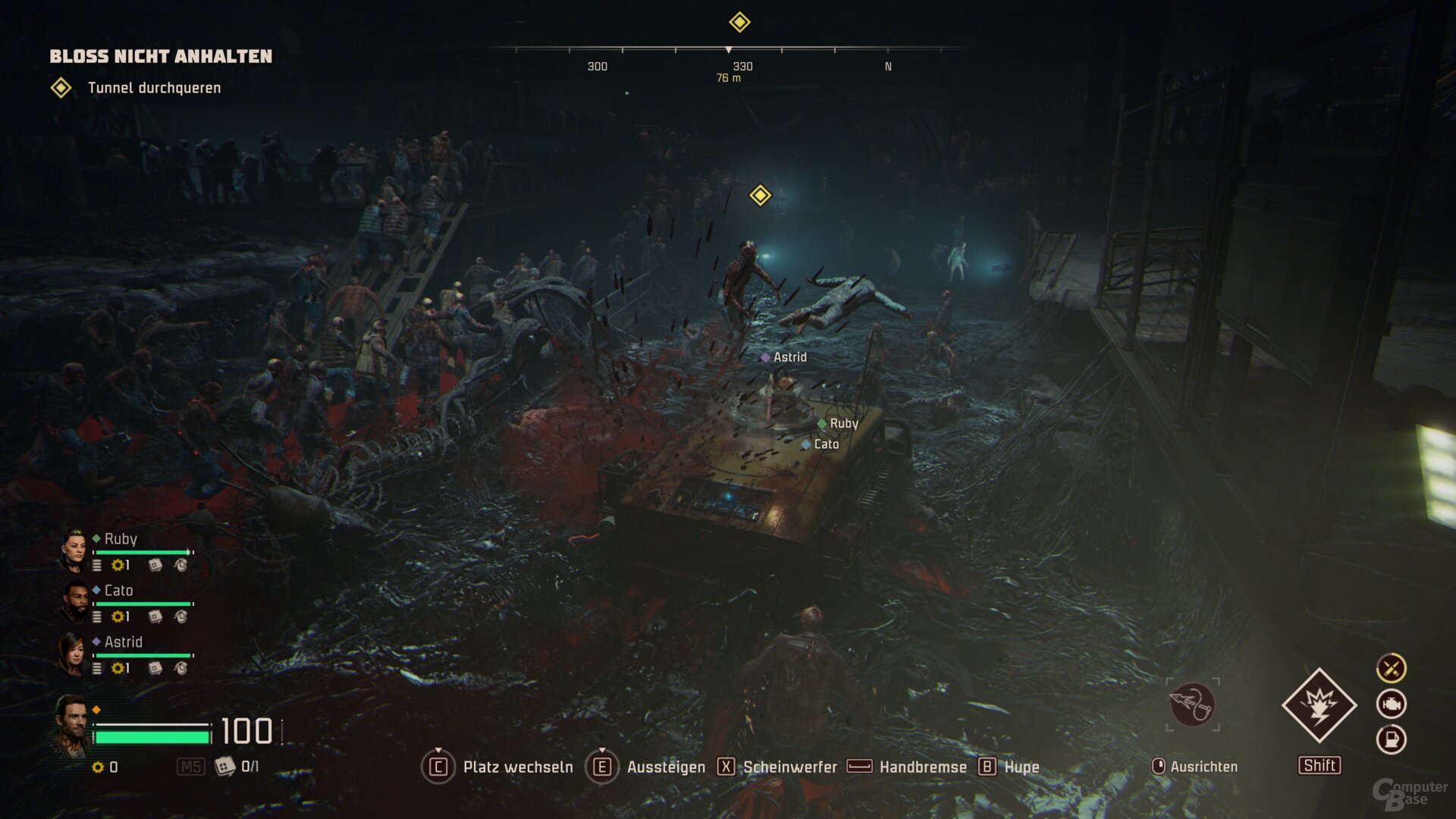Select the 'Tunnel durchqueren' objective tracker
Viewport: 1456px width, 819px height.
[154, 88]
